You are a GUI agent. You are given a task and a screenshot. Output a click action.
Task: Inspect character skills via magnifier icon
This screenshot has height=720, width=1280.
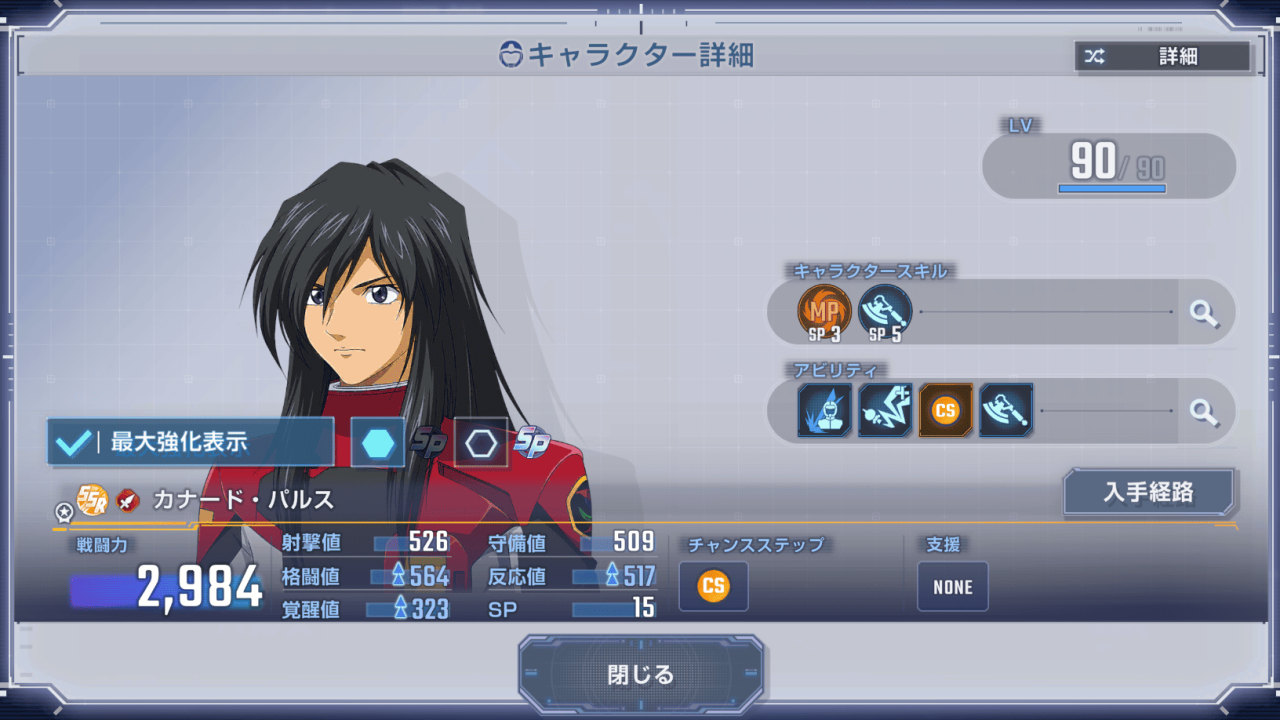pos(1204,313)
